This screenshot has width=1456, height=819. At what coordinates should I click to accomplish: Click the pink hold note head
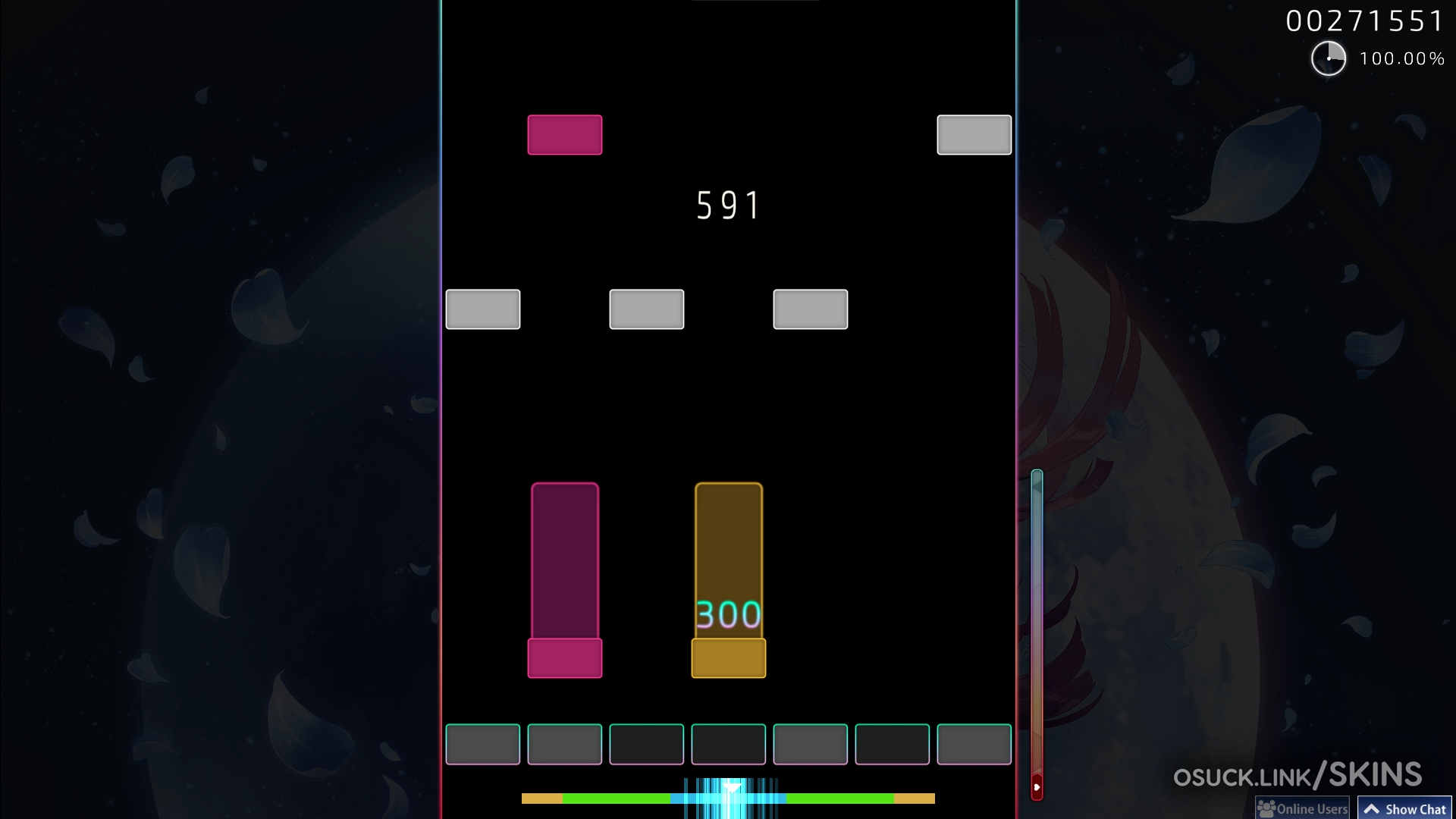point(565,657)
